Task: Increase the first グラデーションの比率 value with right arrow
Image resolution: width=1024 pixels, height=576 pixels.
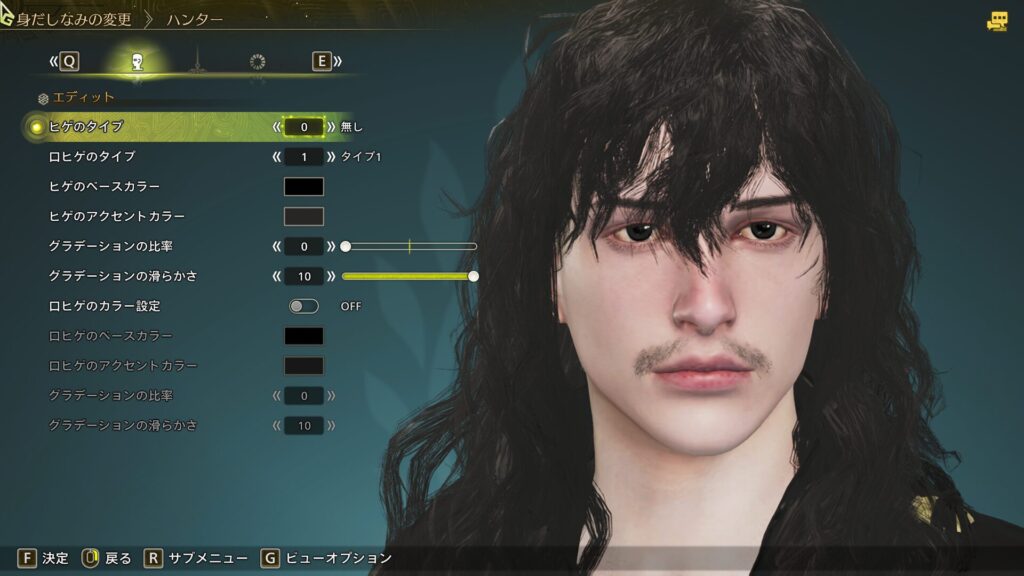Action: click(331, 246)
